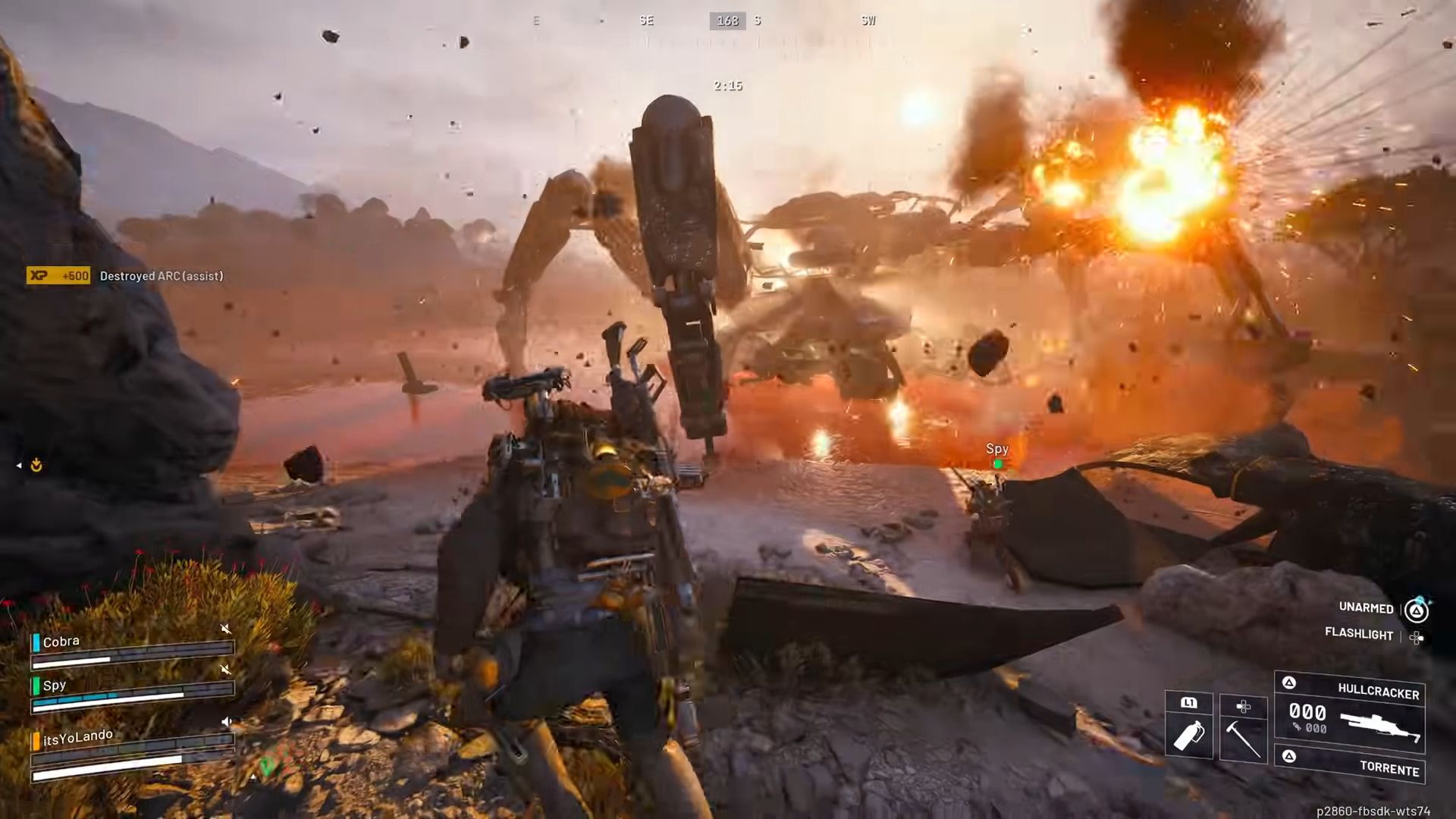Select the Hullcracker weapon slot
1456x819 pixels.
pos(1350,713)
